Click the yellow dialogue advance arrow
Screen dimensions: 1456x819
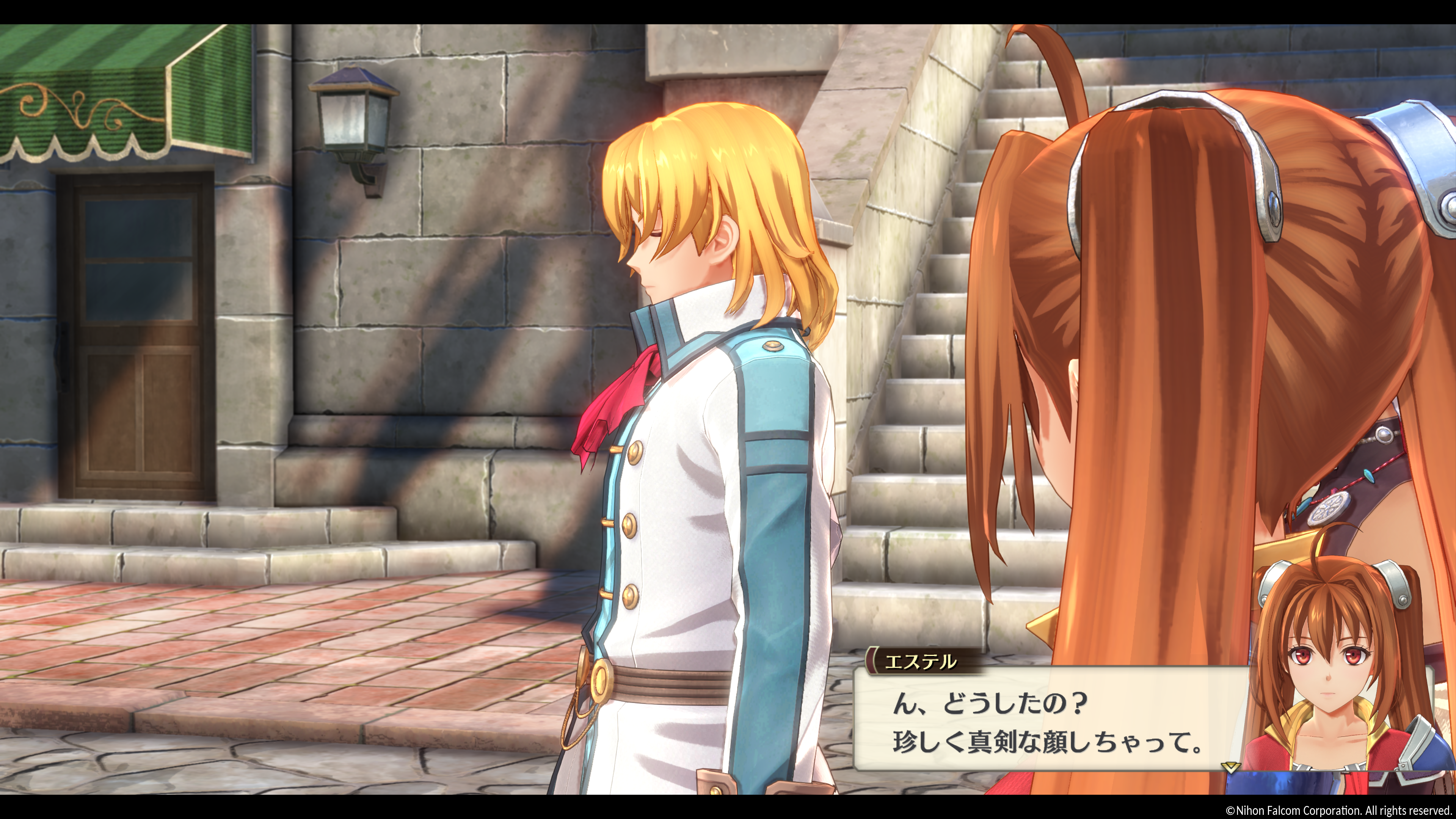pyautogui.click(x=1230, y=767)
